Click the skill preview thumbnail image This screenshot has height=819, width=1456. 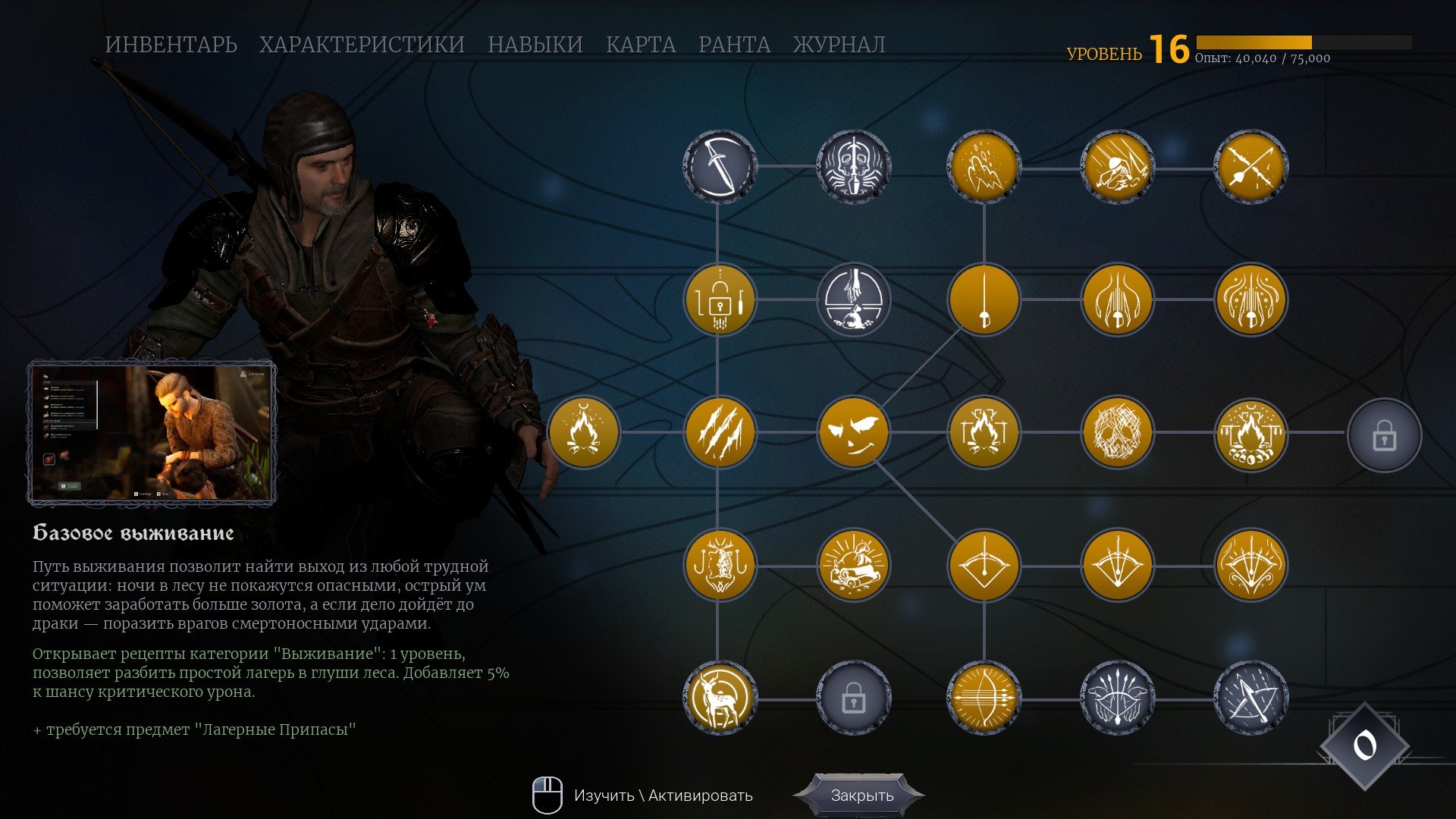(x=152, y=433)
